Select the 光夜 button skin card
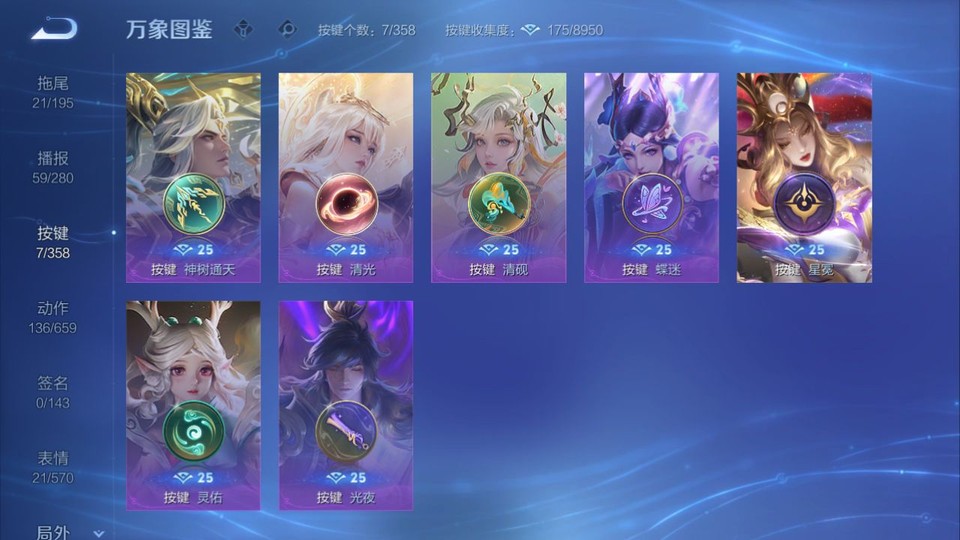This screenshot has height=540, width=960. tap(346, 405)
